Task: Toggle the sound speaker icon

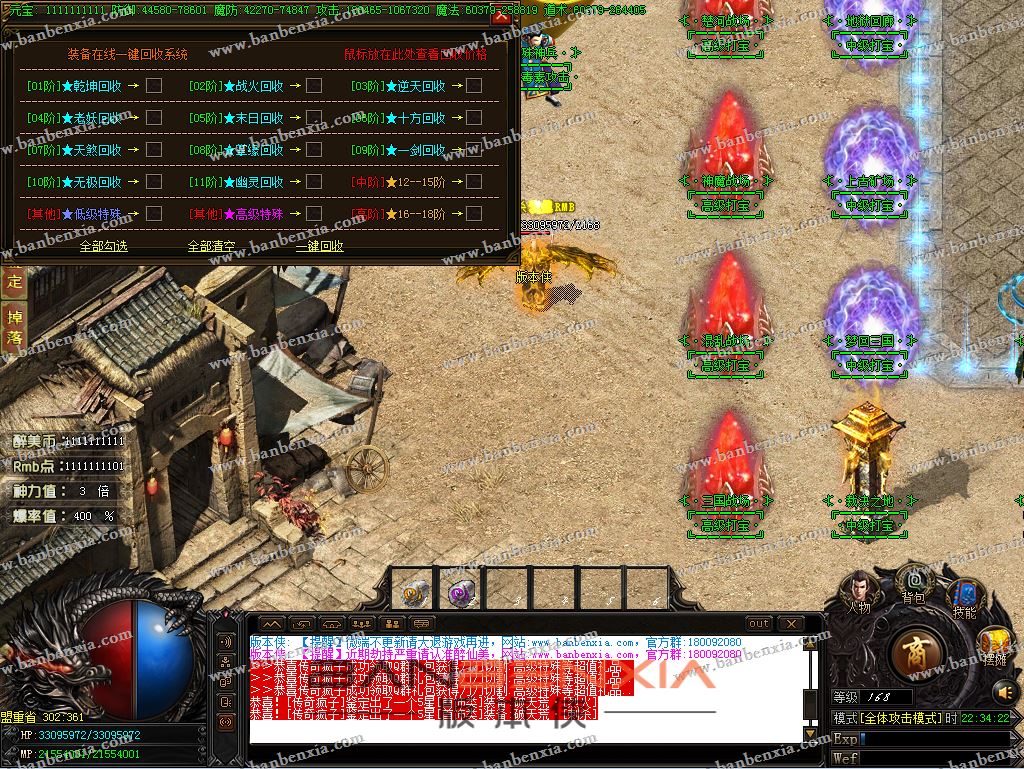Action: (x=1004, y=691)
